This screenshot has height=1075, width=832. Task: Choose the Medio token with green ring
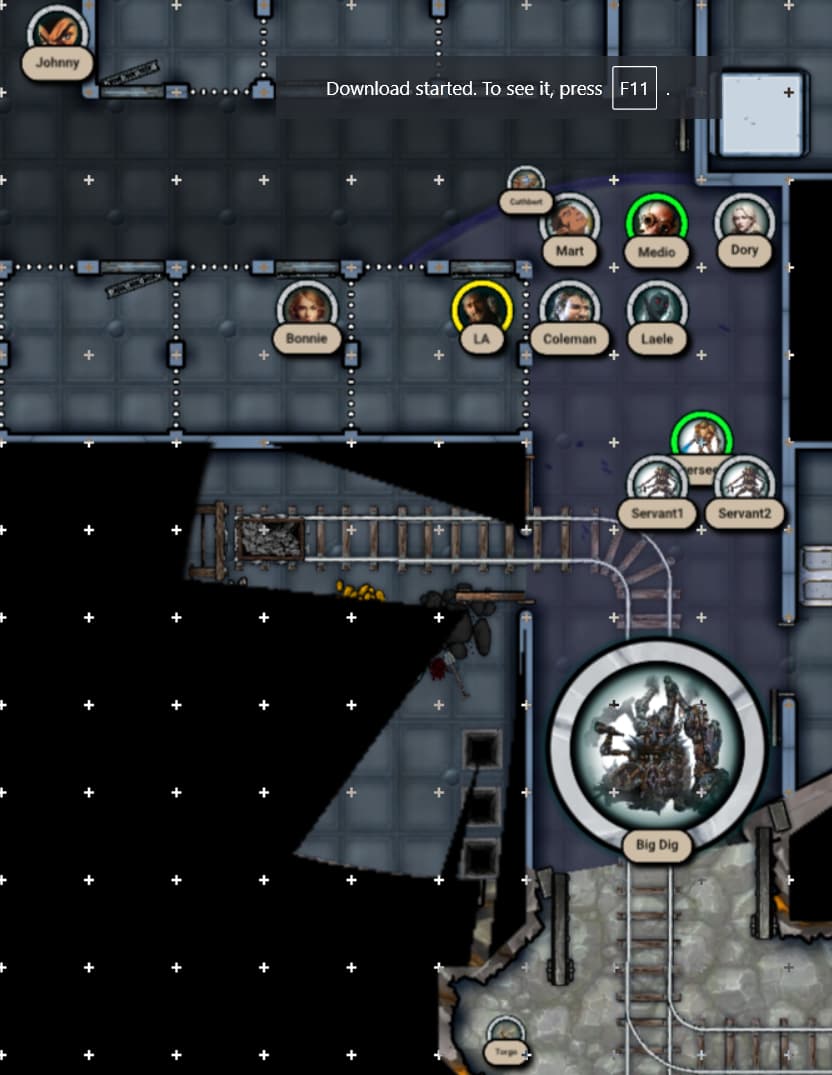[x=657, y=220]
